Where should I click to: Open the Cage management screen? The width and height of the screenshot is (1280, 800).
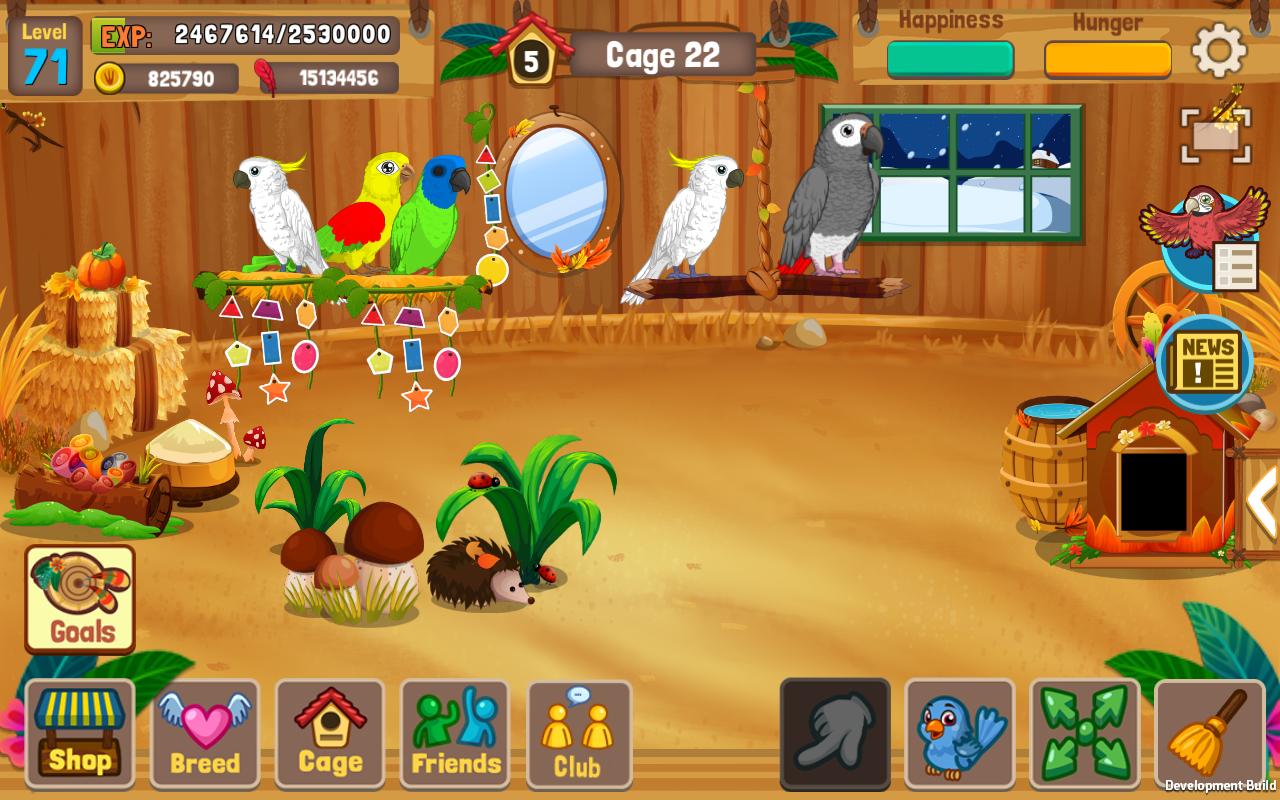(x=329, y=735)
